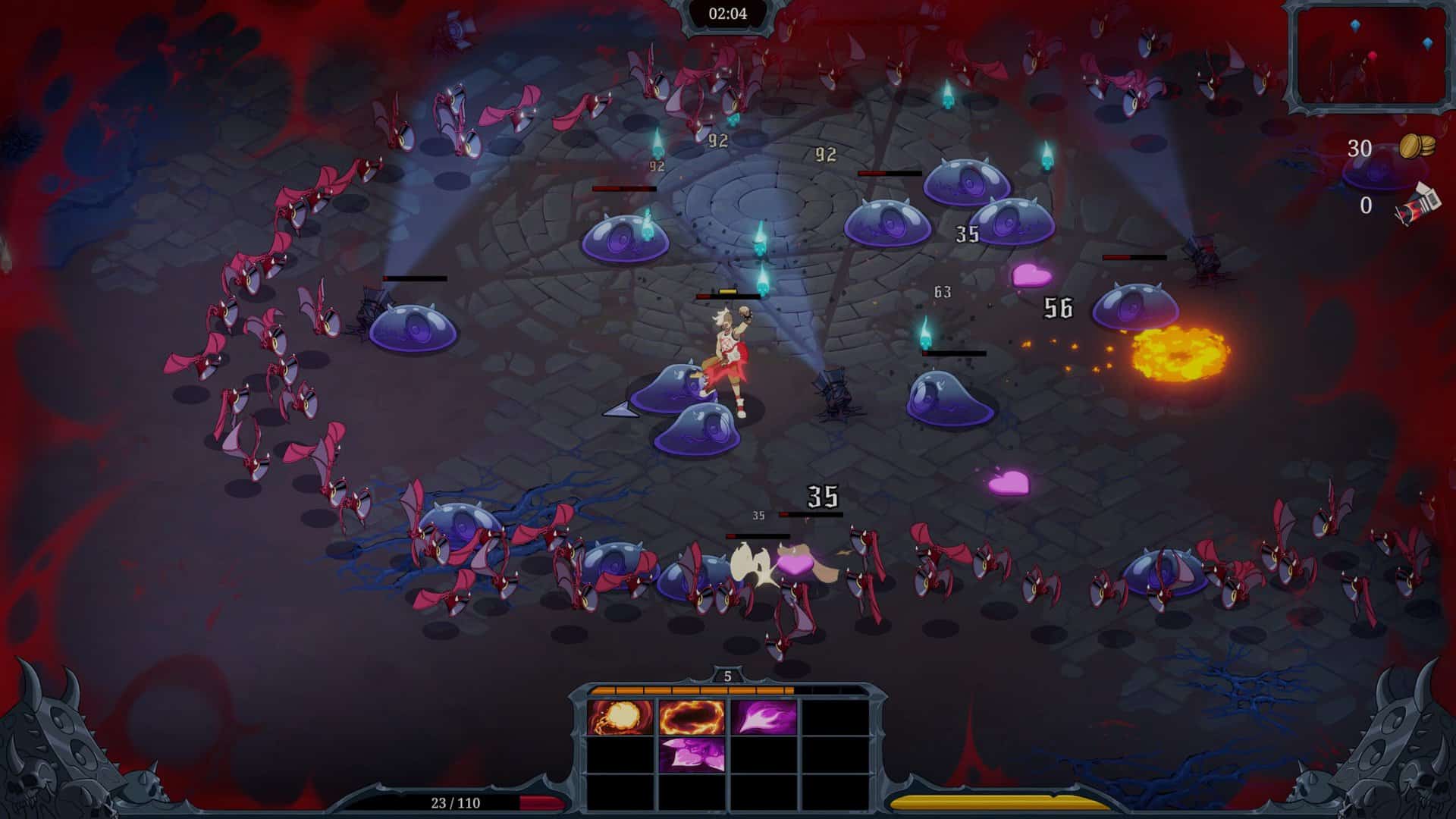Click the red ticket item icon
Image resolution: width=1456 pixels, height=819 pixels.
[x=1418, y=204]
